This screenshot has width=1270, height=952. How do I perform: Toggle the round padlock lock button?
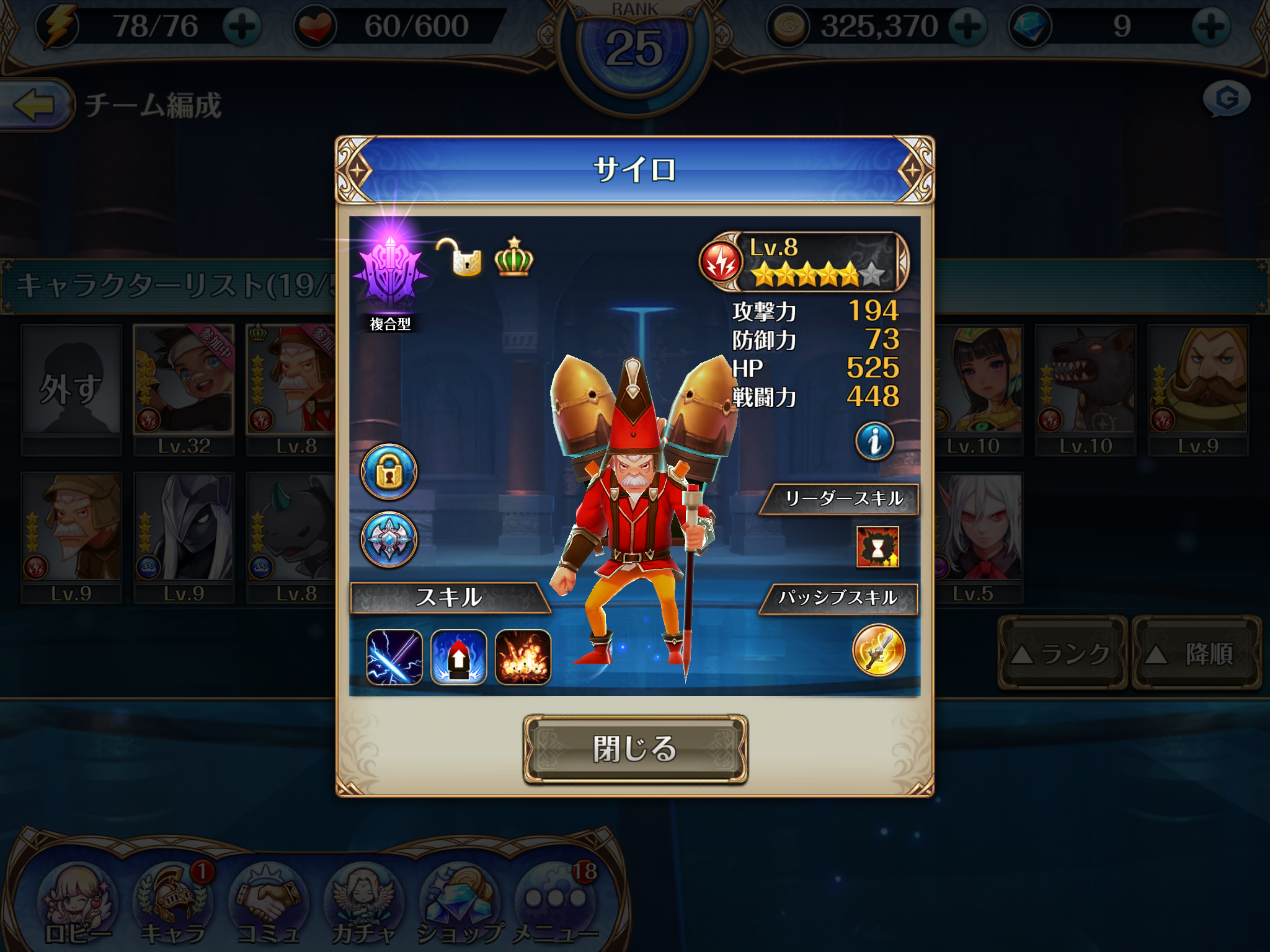[389, 472]
